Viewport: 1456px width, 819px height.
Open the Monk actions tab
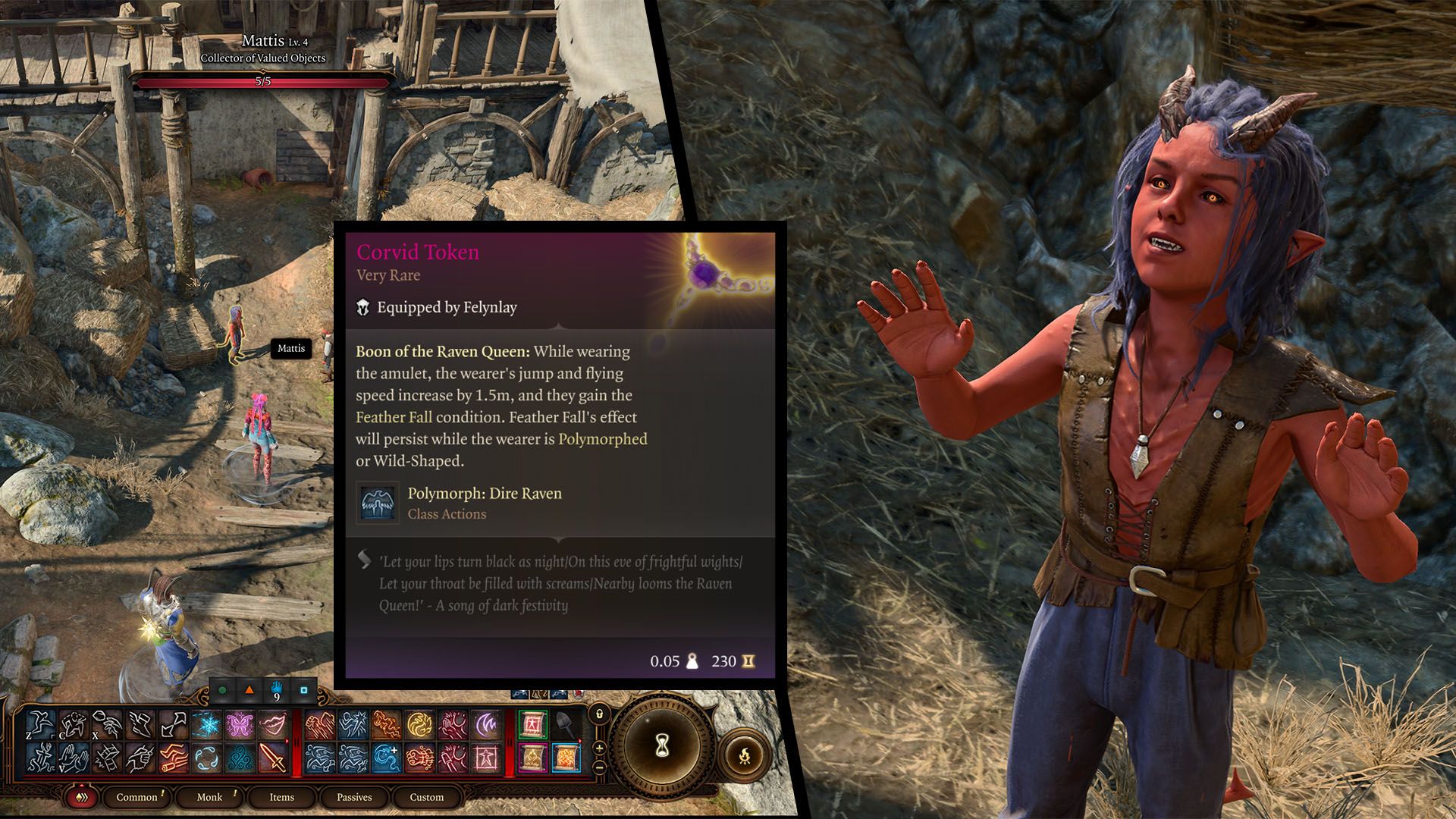[209, 797]
